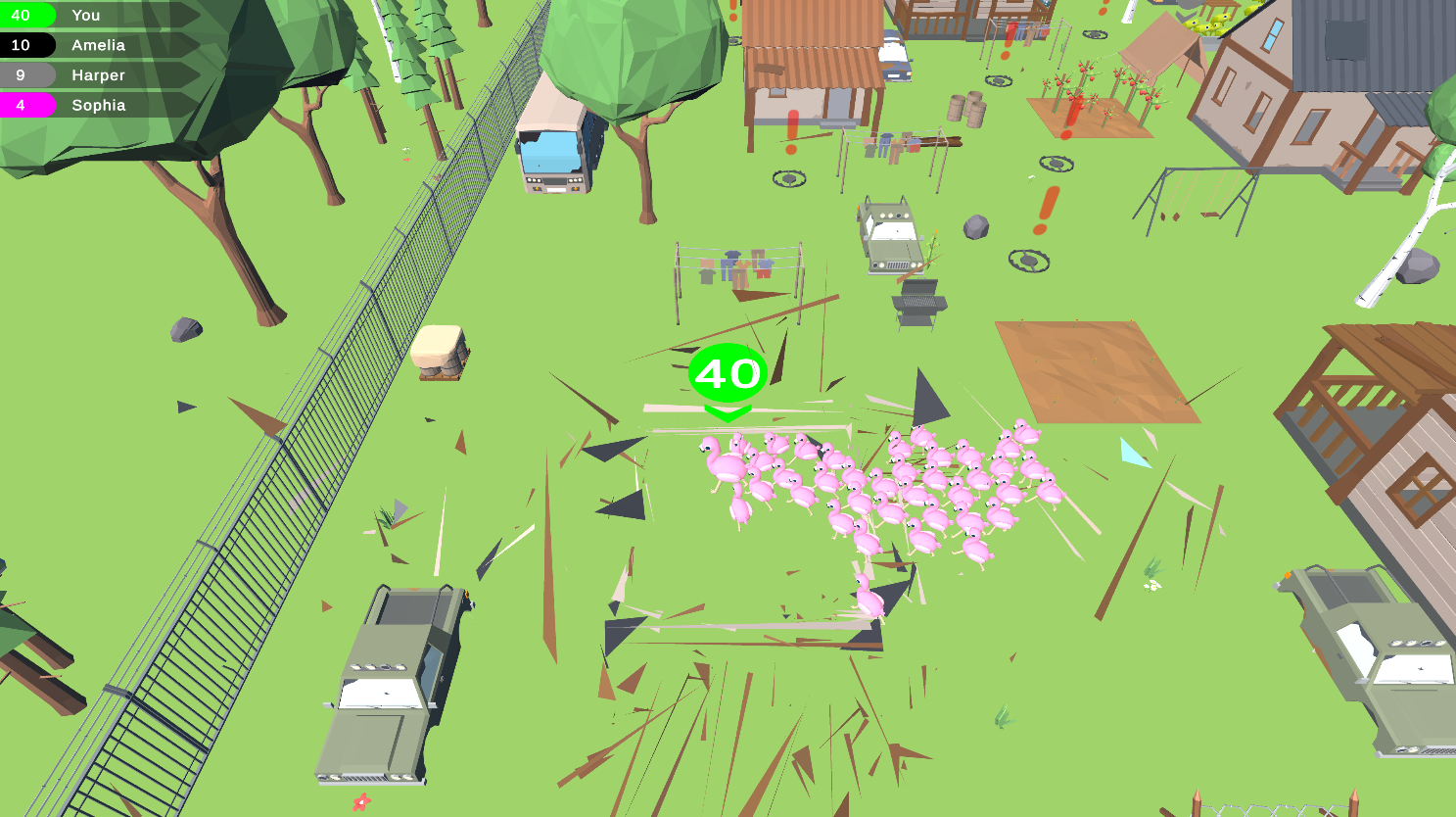Click the Amelia name text

coord(100,45)
